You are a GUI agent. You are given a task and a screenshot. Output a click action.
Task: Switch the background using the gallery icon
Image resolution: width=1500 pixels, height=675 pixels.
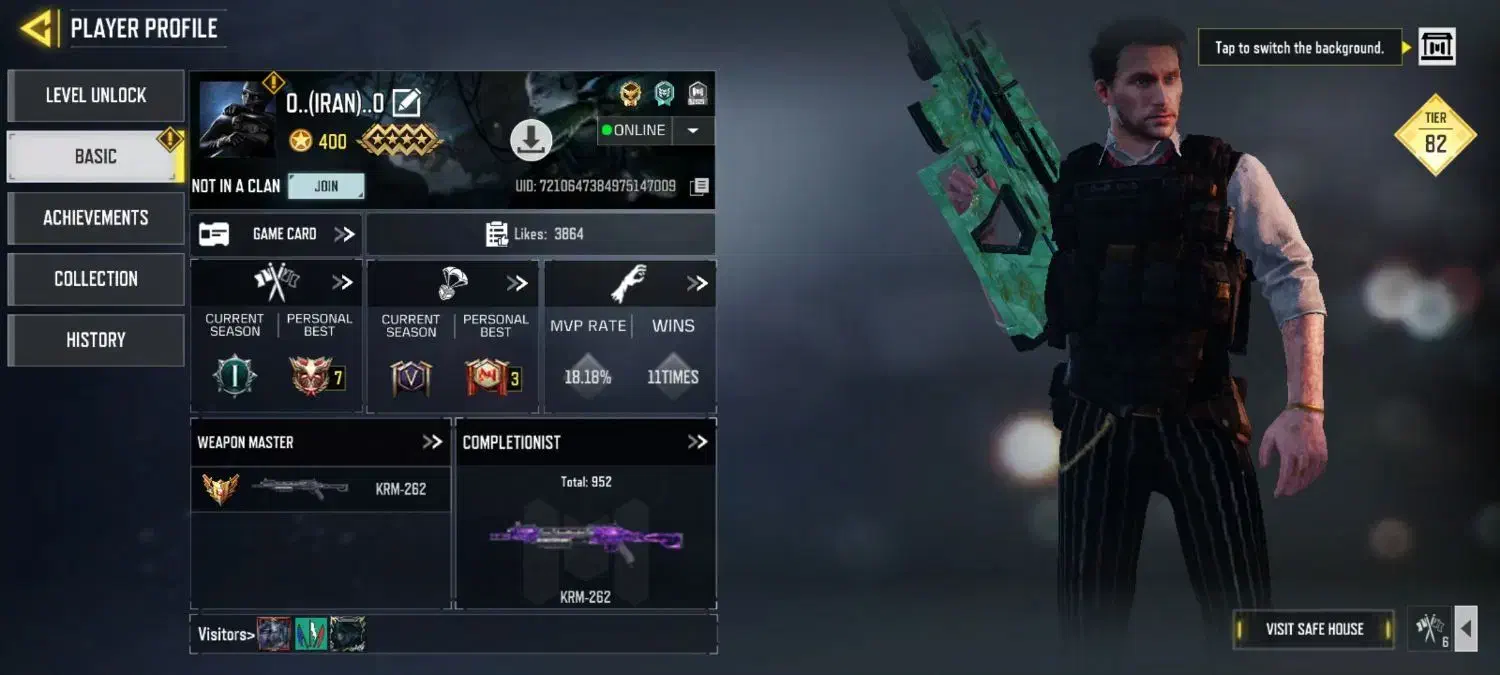click(1437, 47)
